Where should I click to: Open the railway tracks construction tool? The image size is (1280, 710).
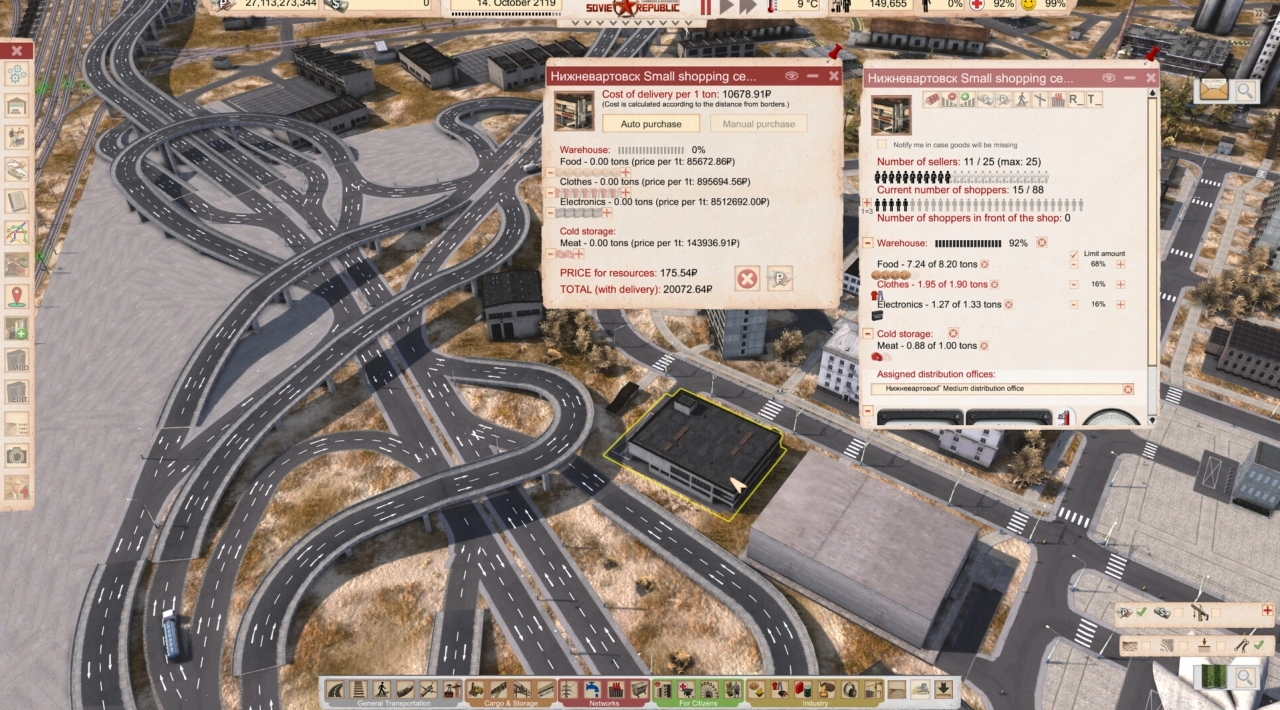tap(358, 690)
